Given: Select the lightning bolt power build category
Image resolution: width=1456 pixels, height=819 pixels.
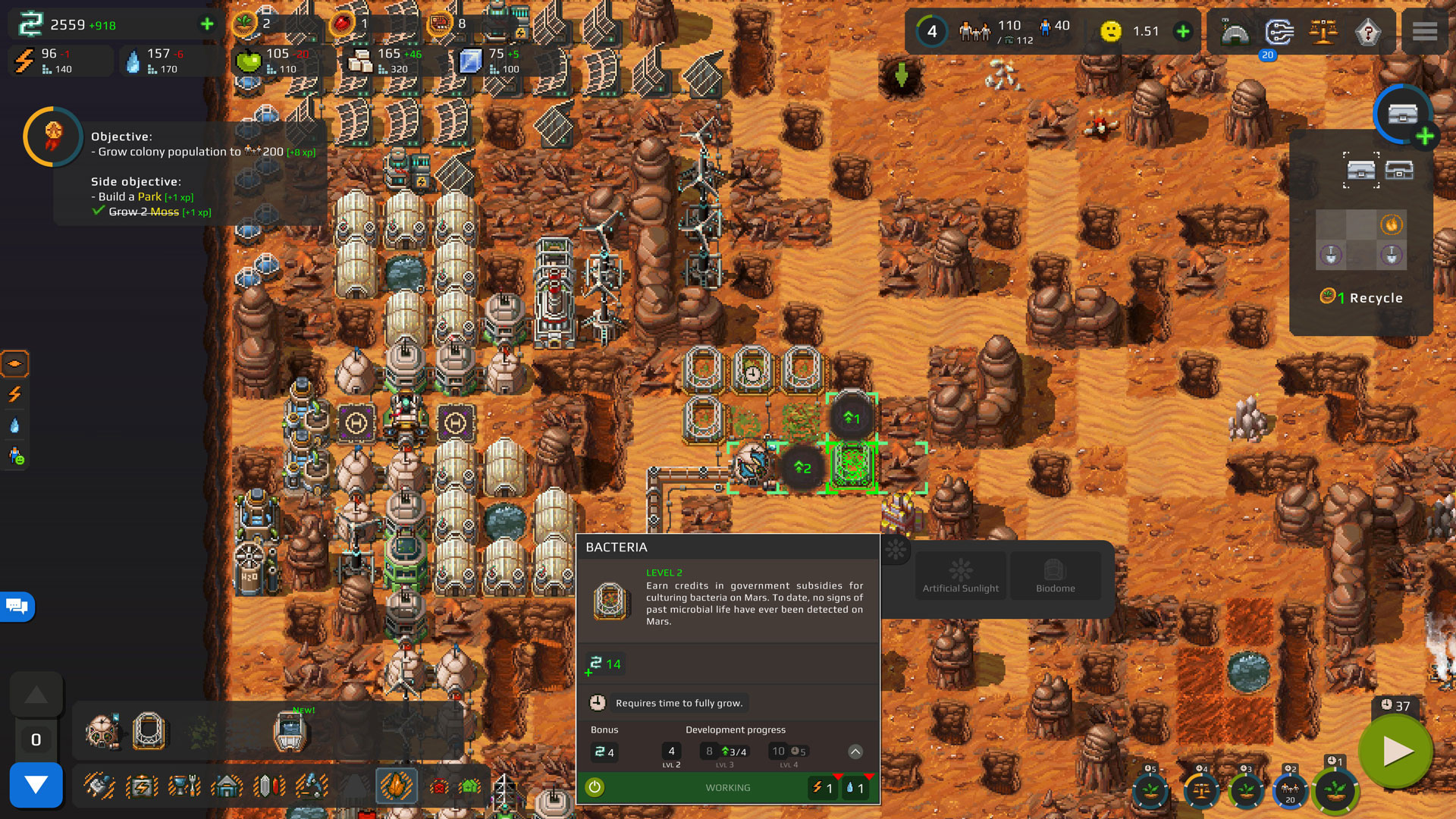Looking at the screenshot, I should pyautogui.click(x=142, y=786).
